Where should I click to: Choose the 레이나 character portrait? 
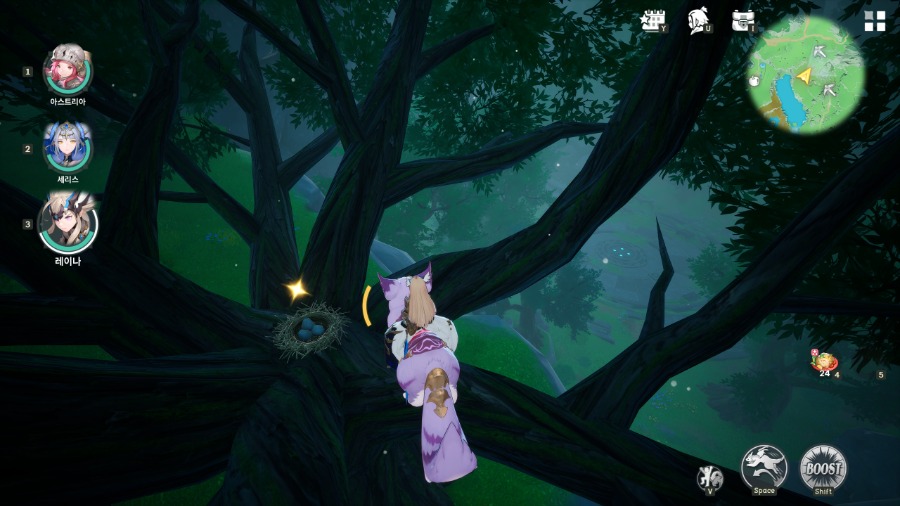pyautogui.click(x=68, y=223)
